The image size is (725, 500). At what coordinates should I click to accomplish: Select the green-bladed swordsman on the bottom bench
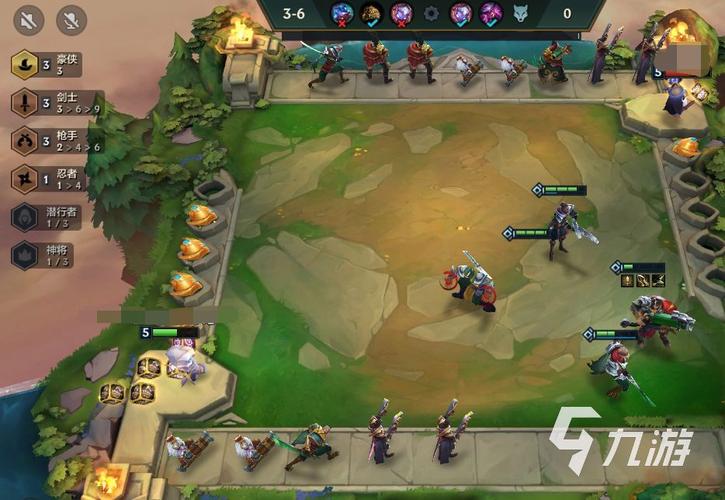pyautogui.click(x=313, y=445)
